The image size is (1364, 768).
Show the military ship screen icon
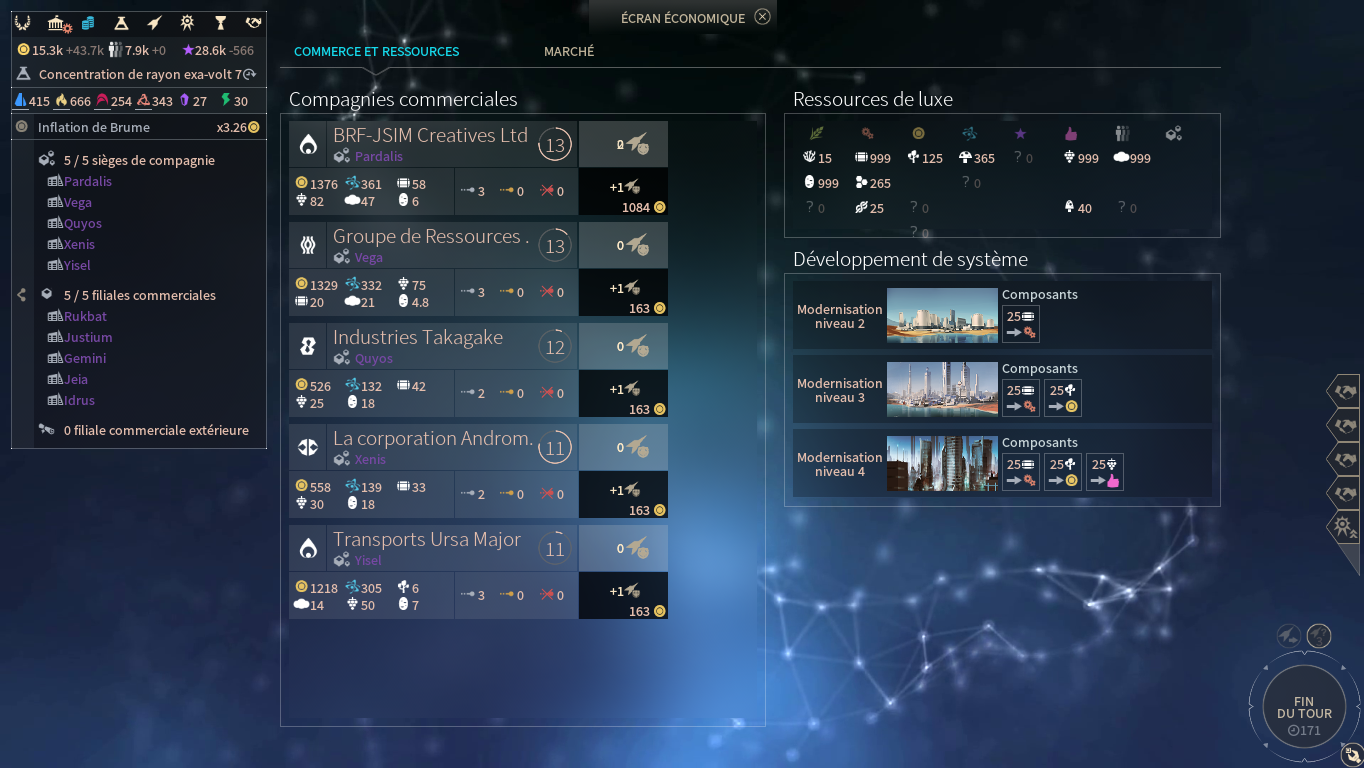pos(153,22)
